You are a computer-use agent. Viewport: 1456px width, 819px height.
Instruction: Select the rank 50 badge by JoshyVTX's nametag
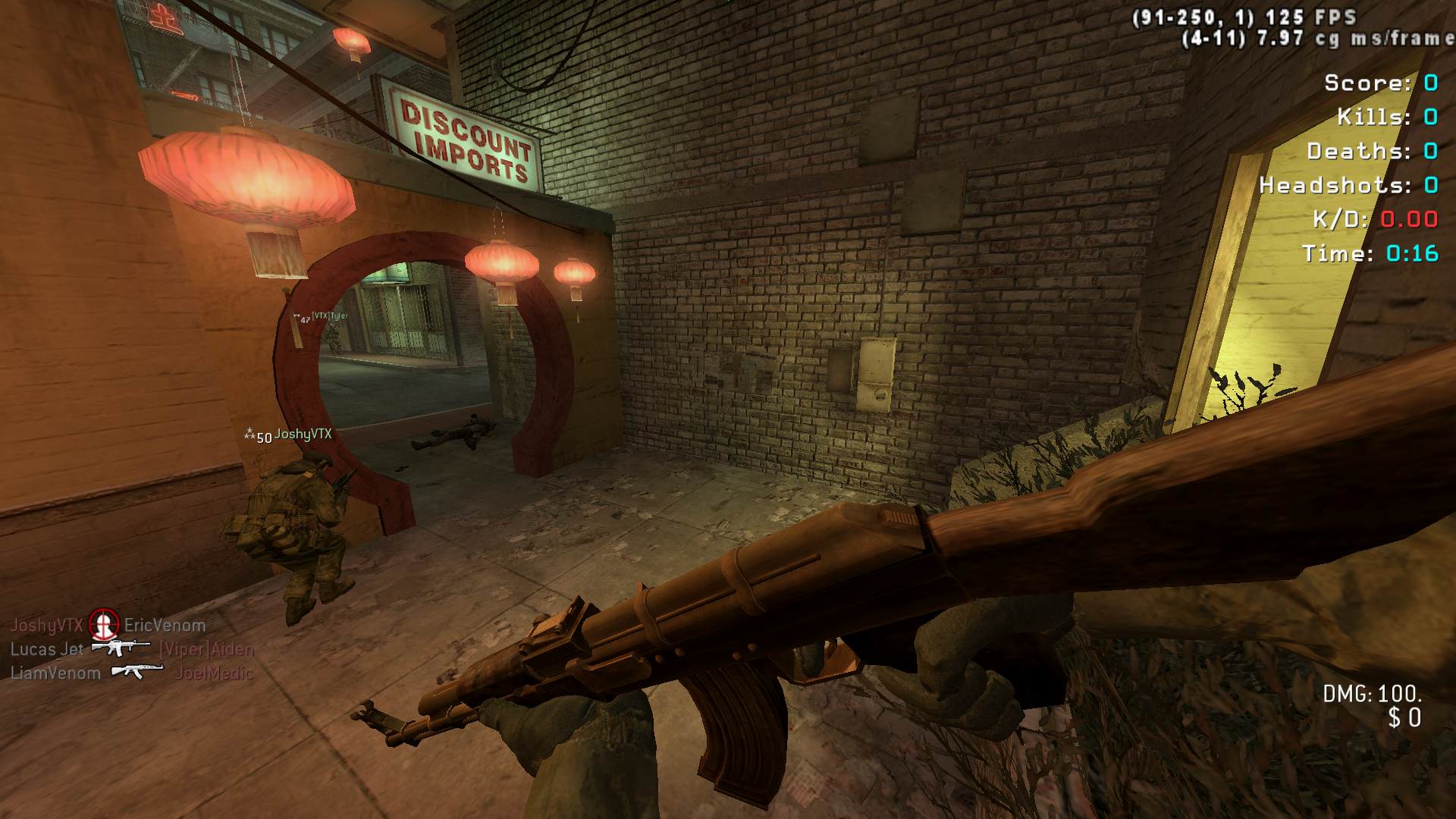[249, 435]
